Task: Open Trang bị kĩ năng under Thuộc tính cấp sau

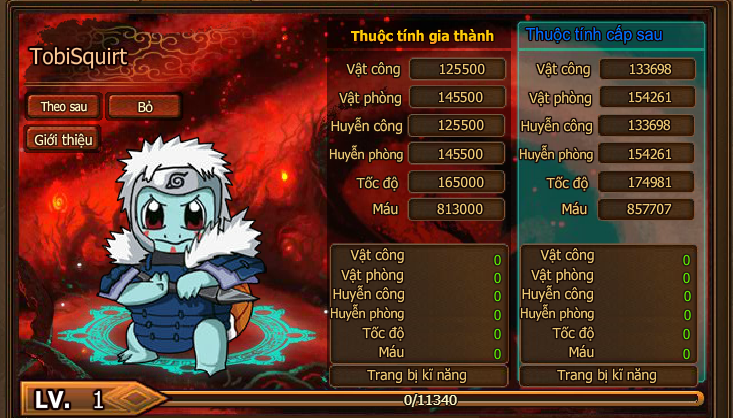Action: 607,376
